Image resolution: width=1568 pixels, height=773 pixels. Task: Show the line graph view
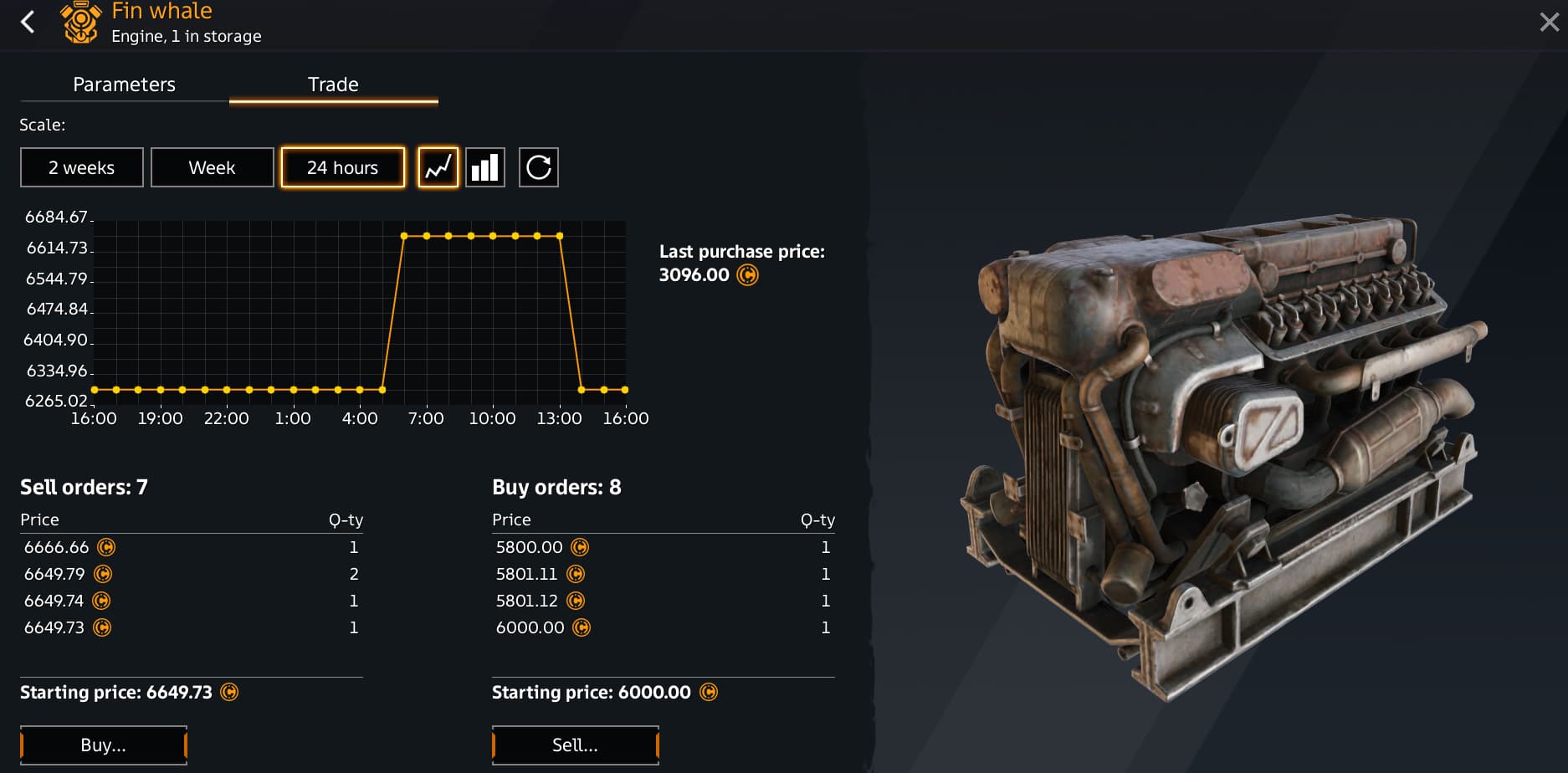[438, 167]
